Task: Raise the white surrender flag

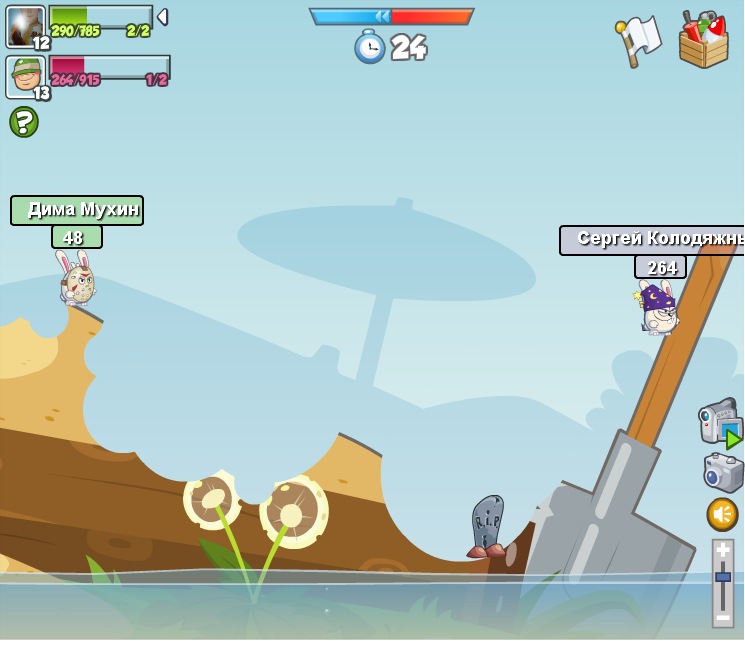Action: (639, 40)
